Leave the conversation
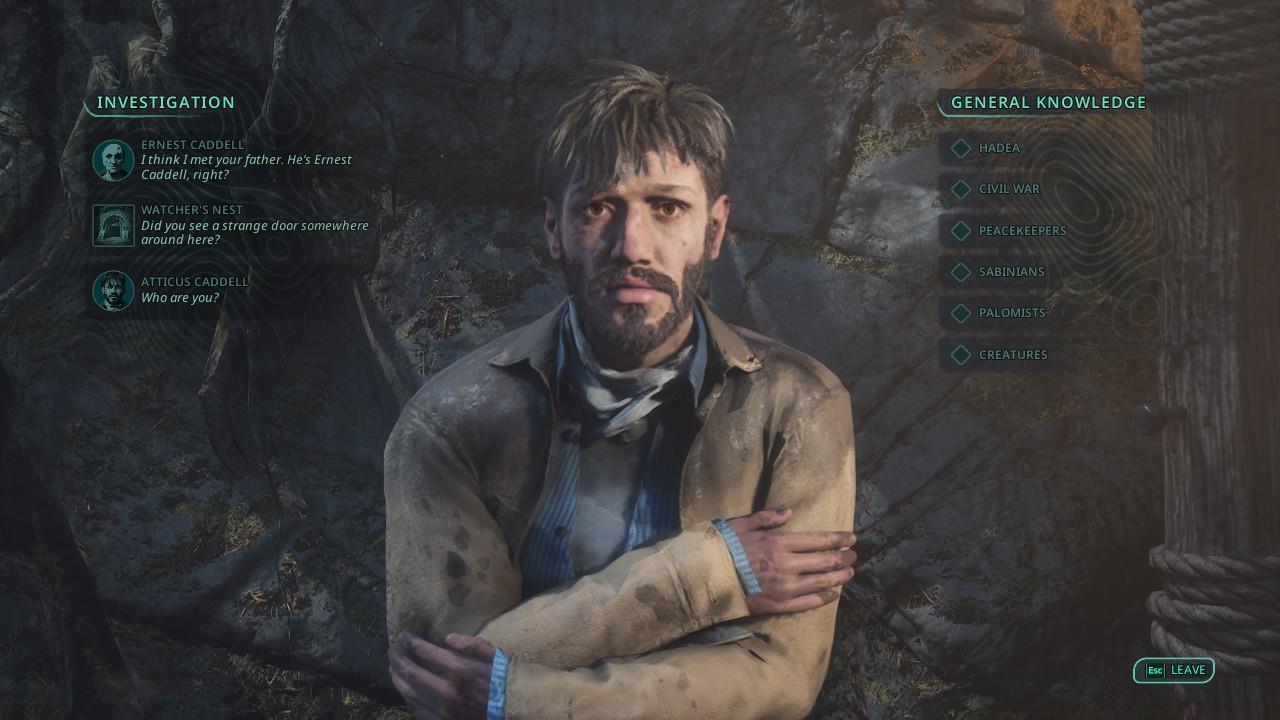1280x720 pixels. coord(1174,670)
